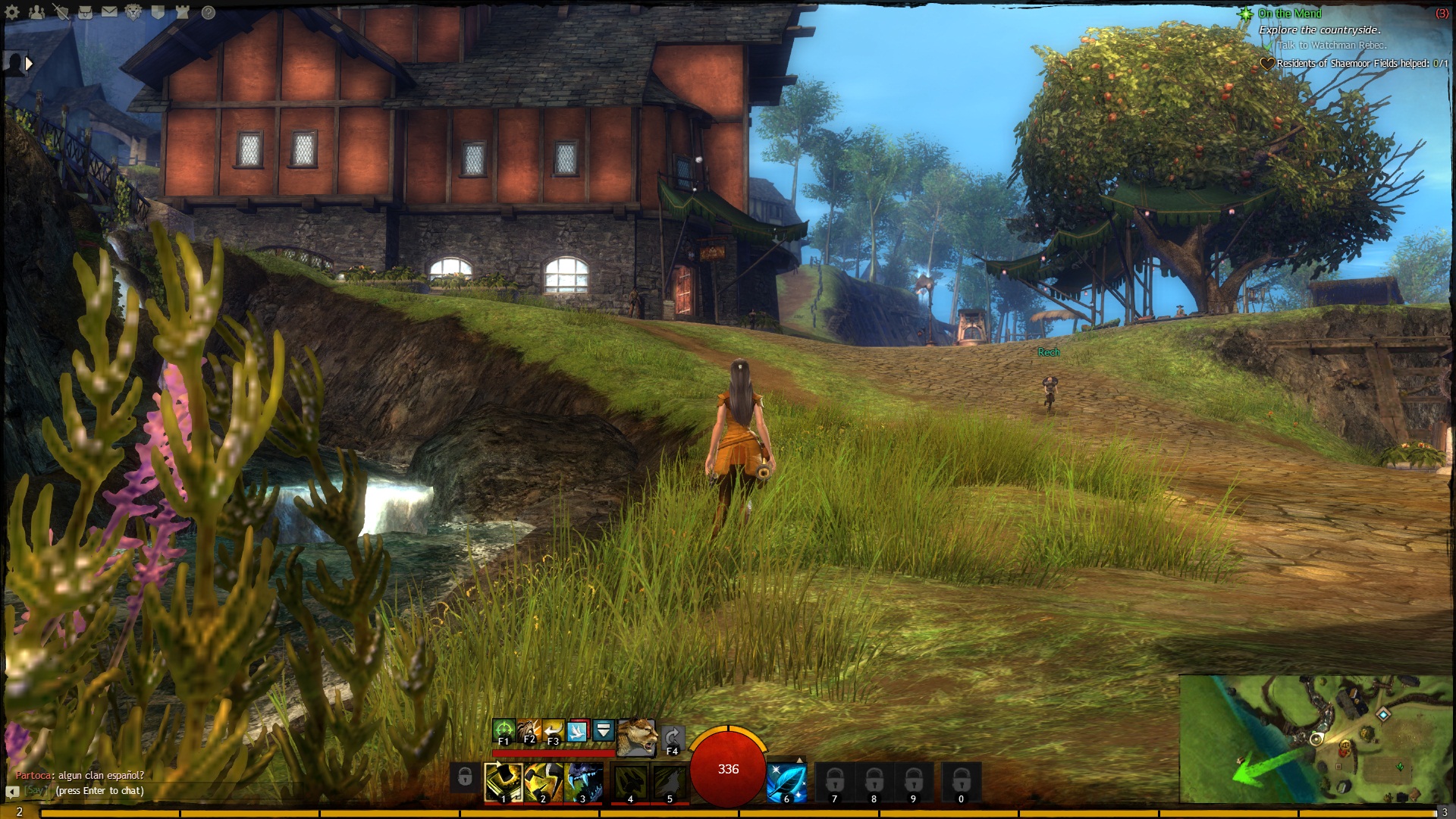Activate weapon skill 3 with the fanged beast
Screen dimensions: 1456x819
(583, 782)
